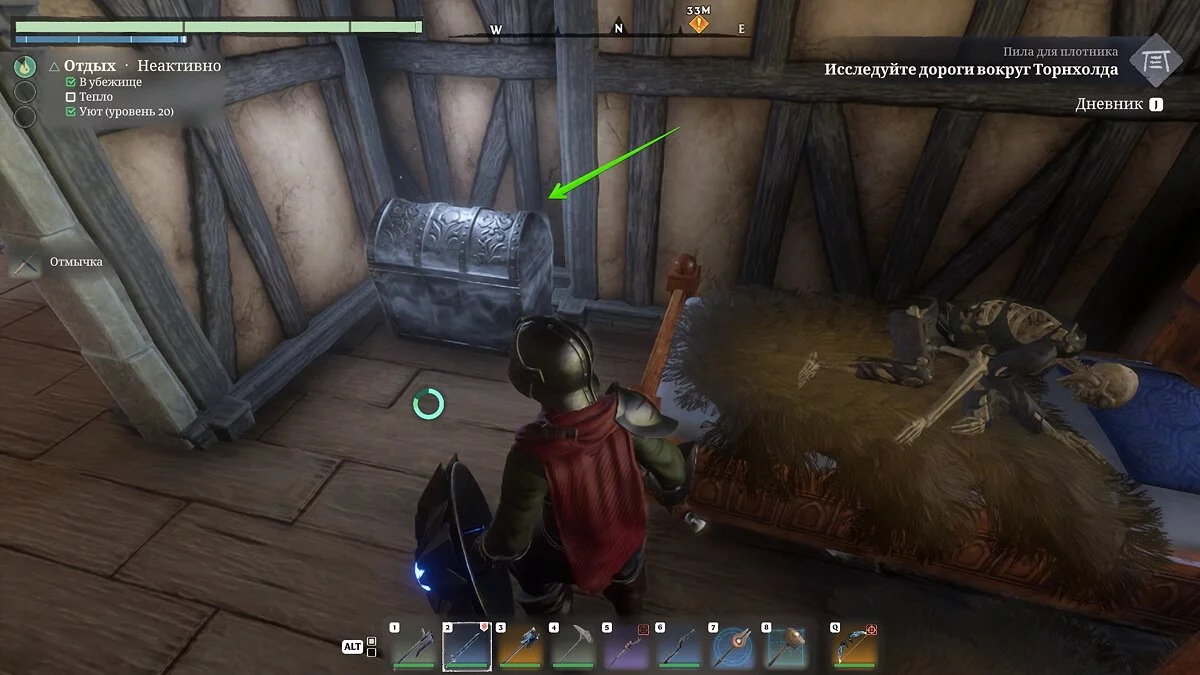Select the pickaxe in hotbar slot 4
The height and width of the screenshot is (675, 1200).
click(x=574, y=648)
